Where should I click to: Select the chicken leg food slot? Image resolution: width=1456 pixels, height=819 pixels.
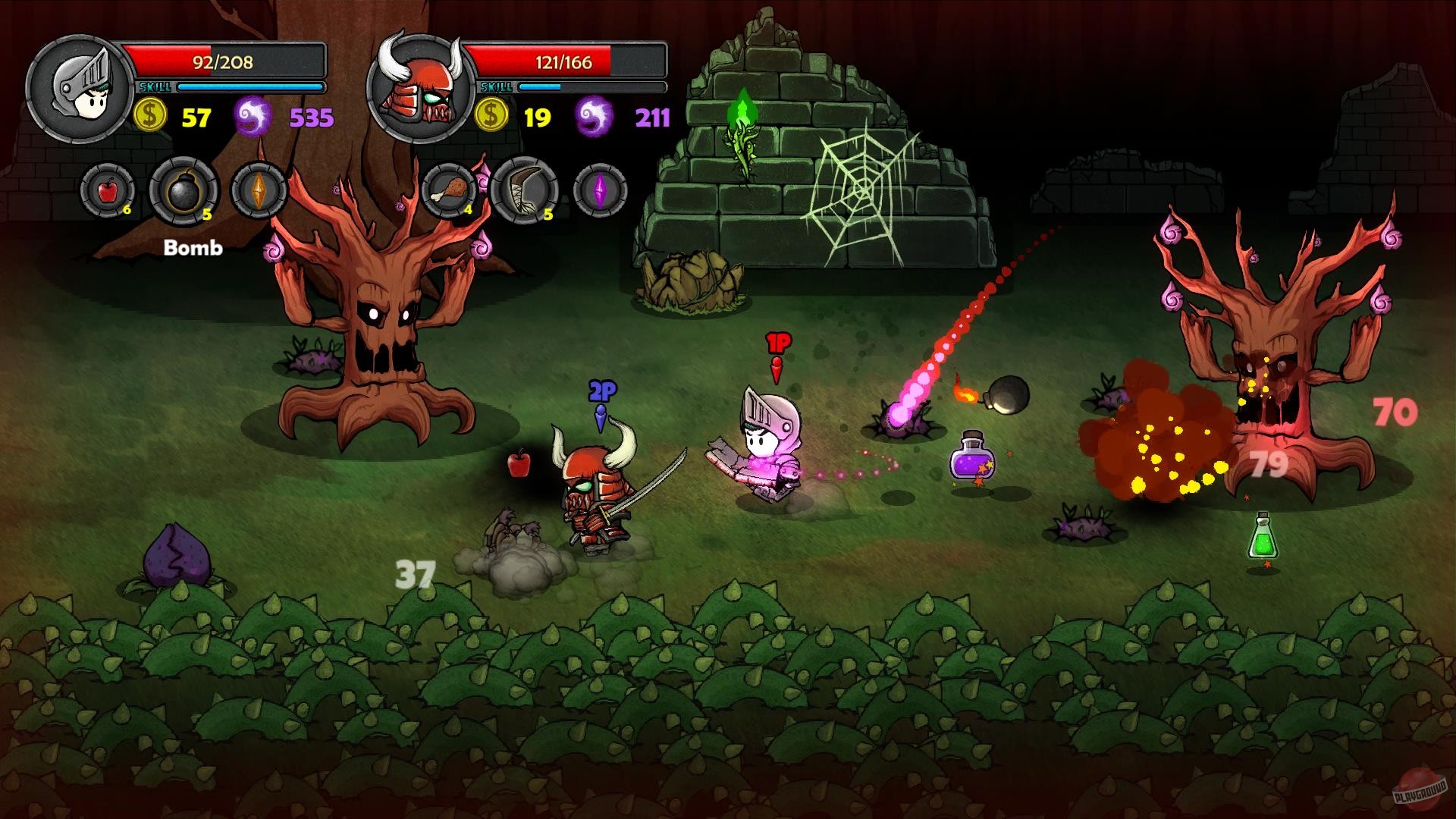pos(449,190)
